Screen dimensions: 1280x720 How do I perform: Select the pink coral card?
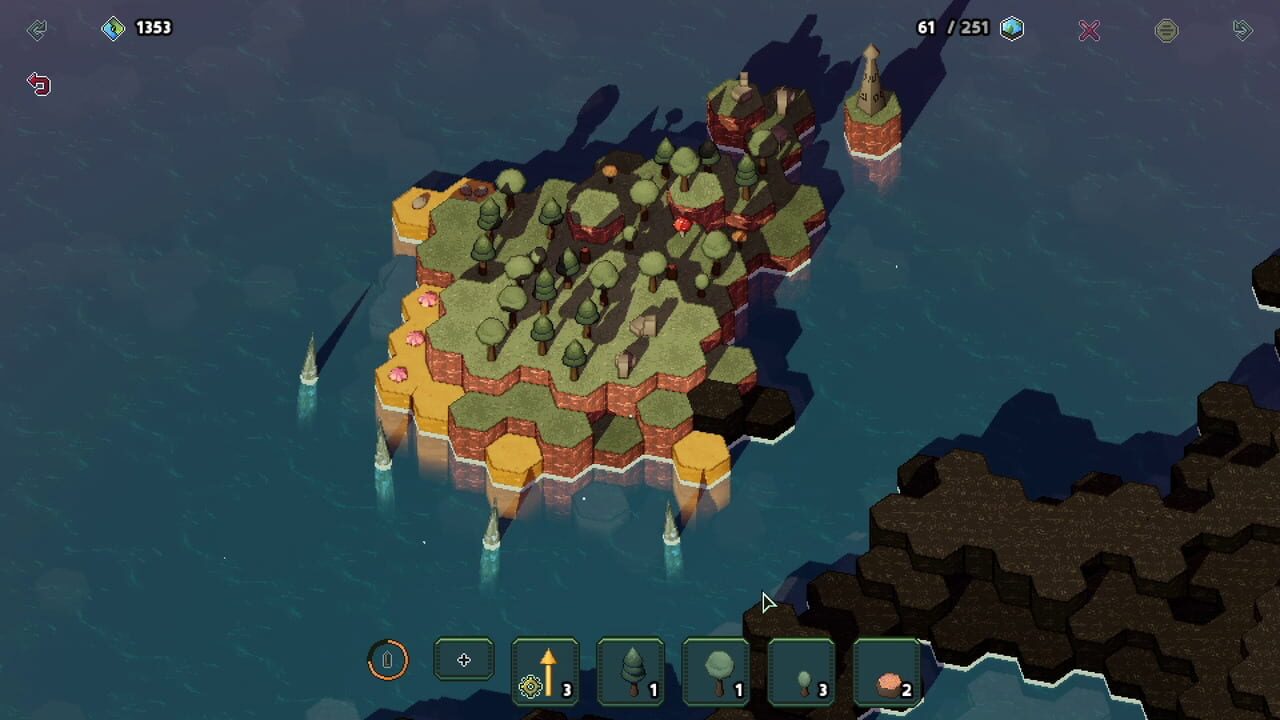click(886, 670)
